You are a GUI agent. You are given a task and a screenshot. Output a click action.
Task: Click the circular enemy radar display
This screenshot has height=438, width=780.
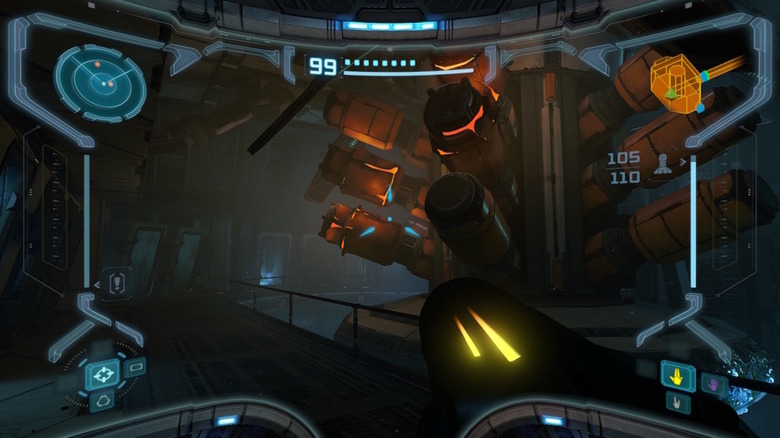point(100,82)
